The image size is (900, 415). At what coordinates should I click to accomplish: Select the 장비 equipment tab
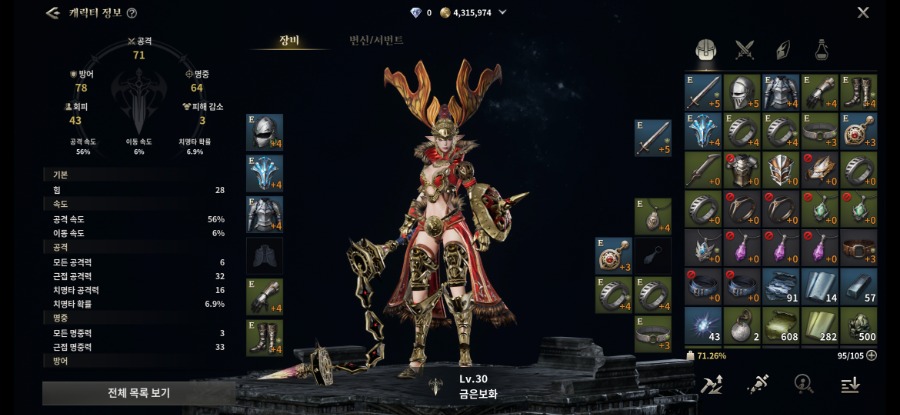click(x=289, y=41)
